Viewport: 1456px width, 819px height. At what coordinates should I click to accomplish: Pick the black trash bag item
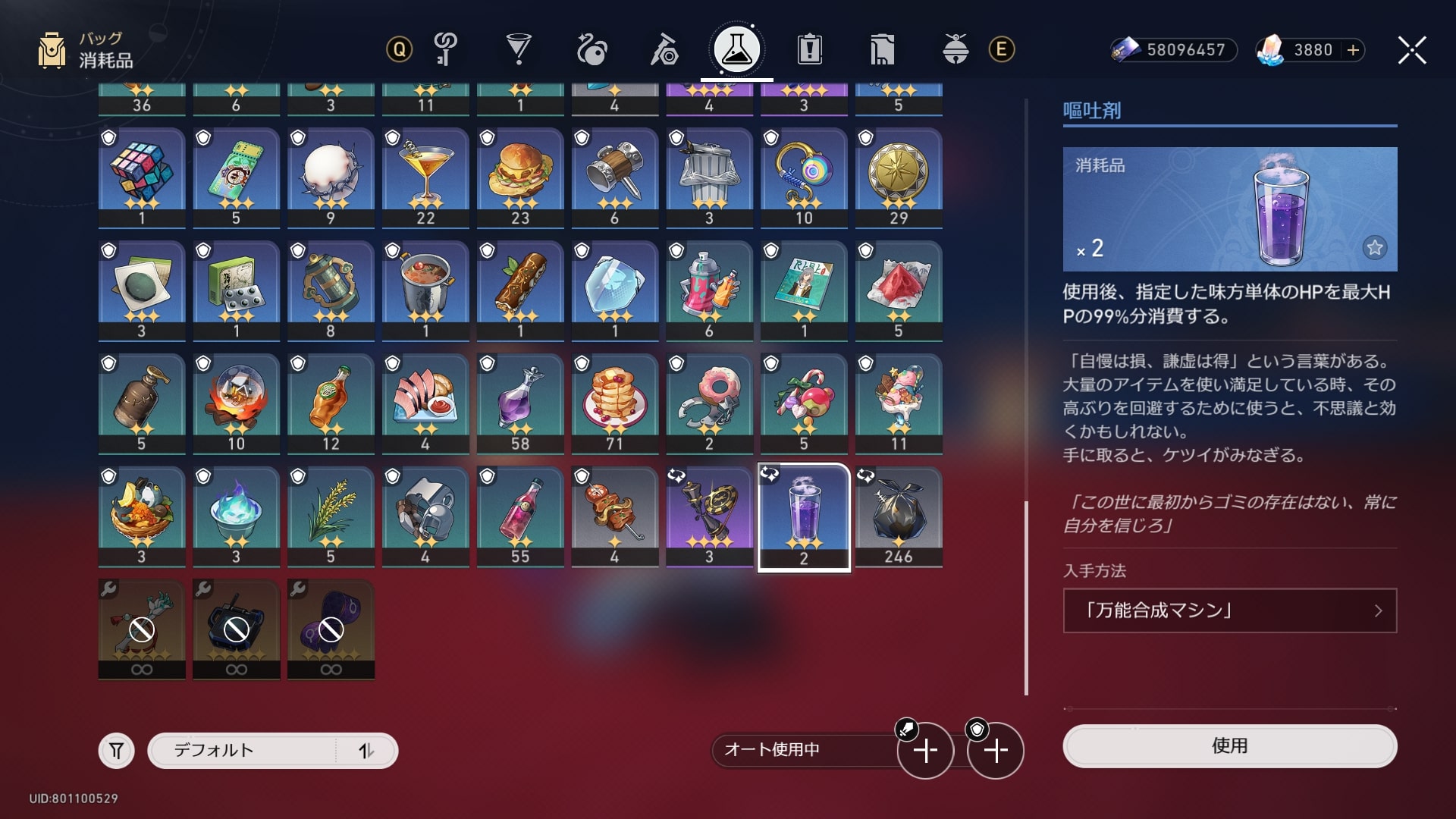click(x=899, y=516)
